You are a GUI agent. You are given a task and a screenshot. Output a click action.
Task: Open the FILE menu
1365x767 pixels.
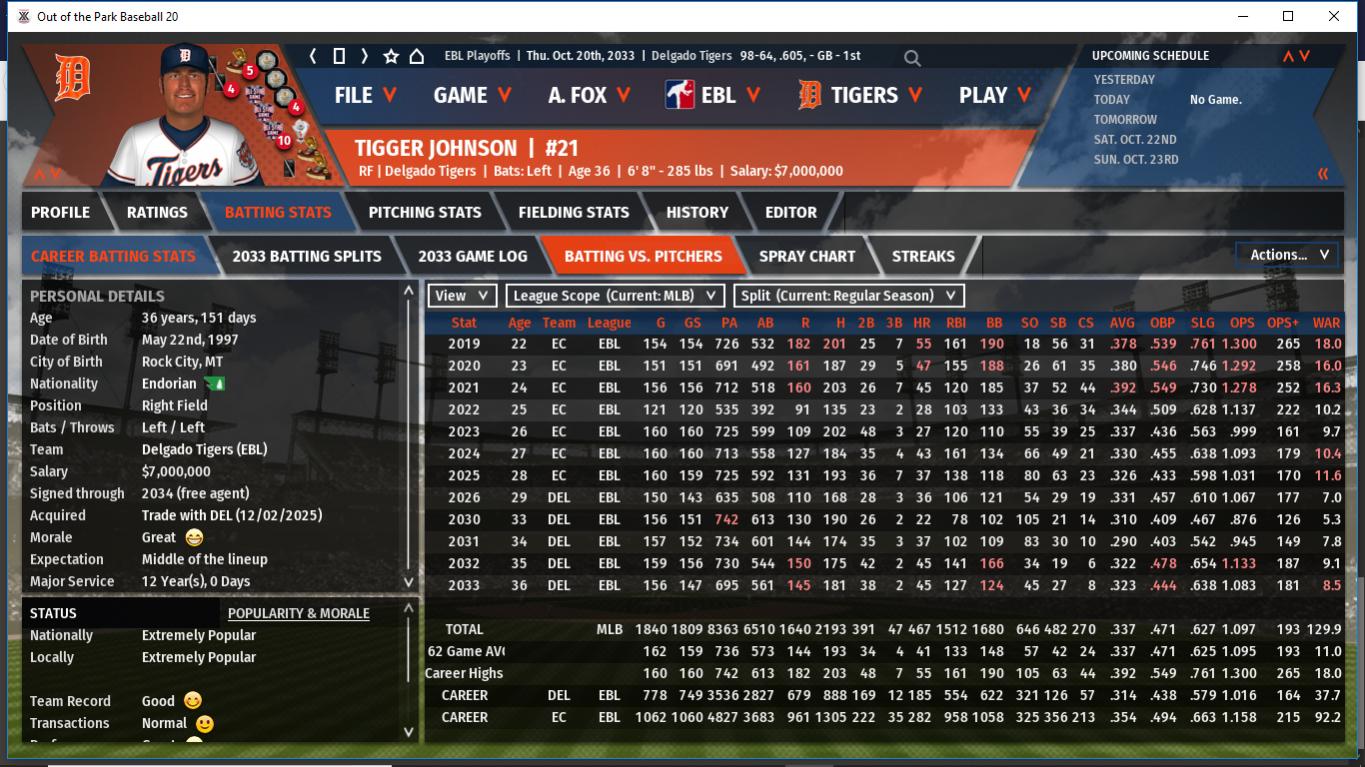click(365, 95)
